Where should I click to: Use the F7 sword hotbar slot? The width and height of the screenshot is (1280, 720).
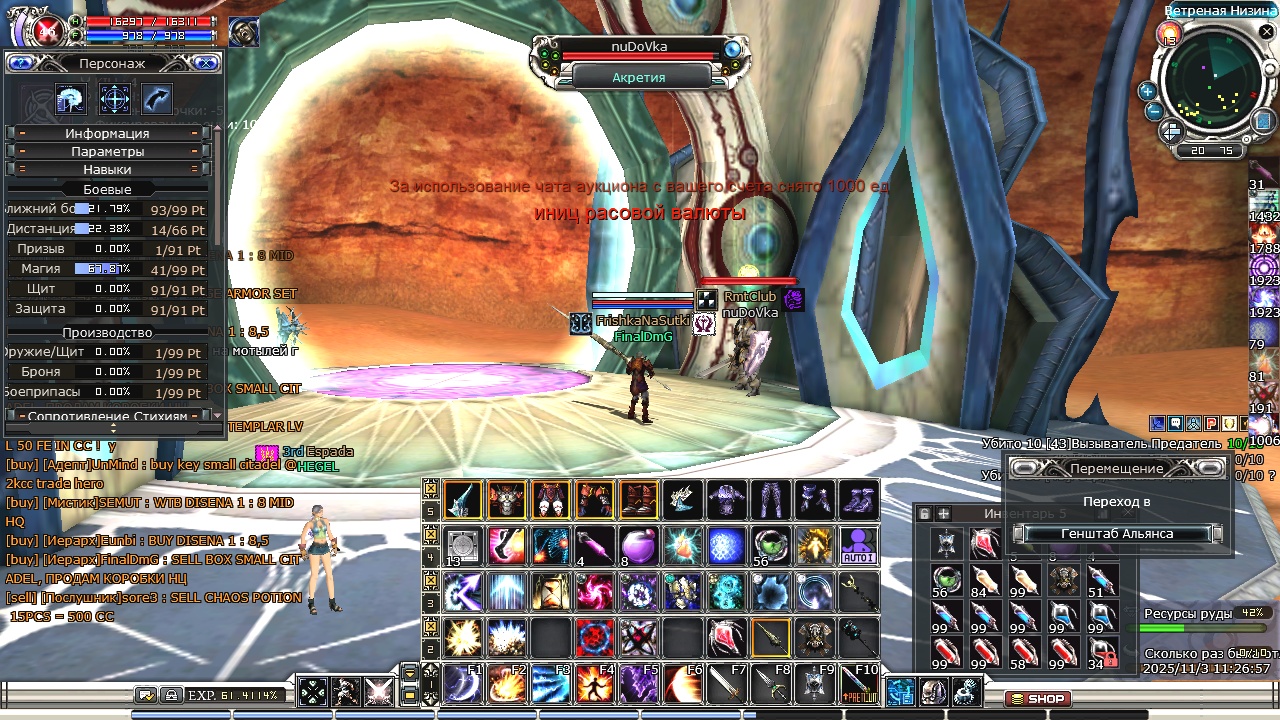click(727, 684)
